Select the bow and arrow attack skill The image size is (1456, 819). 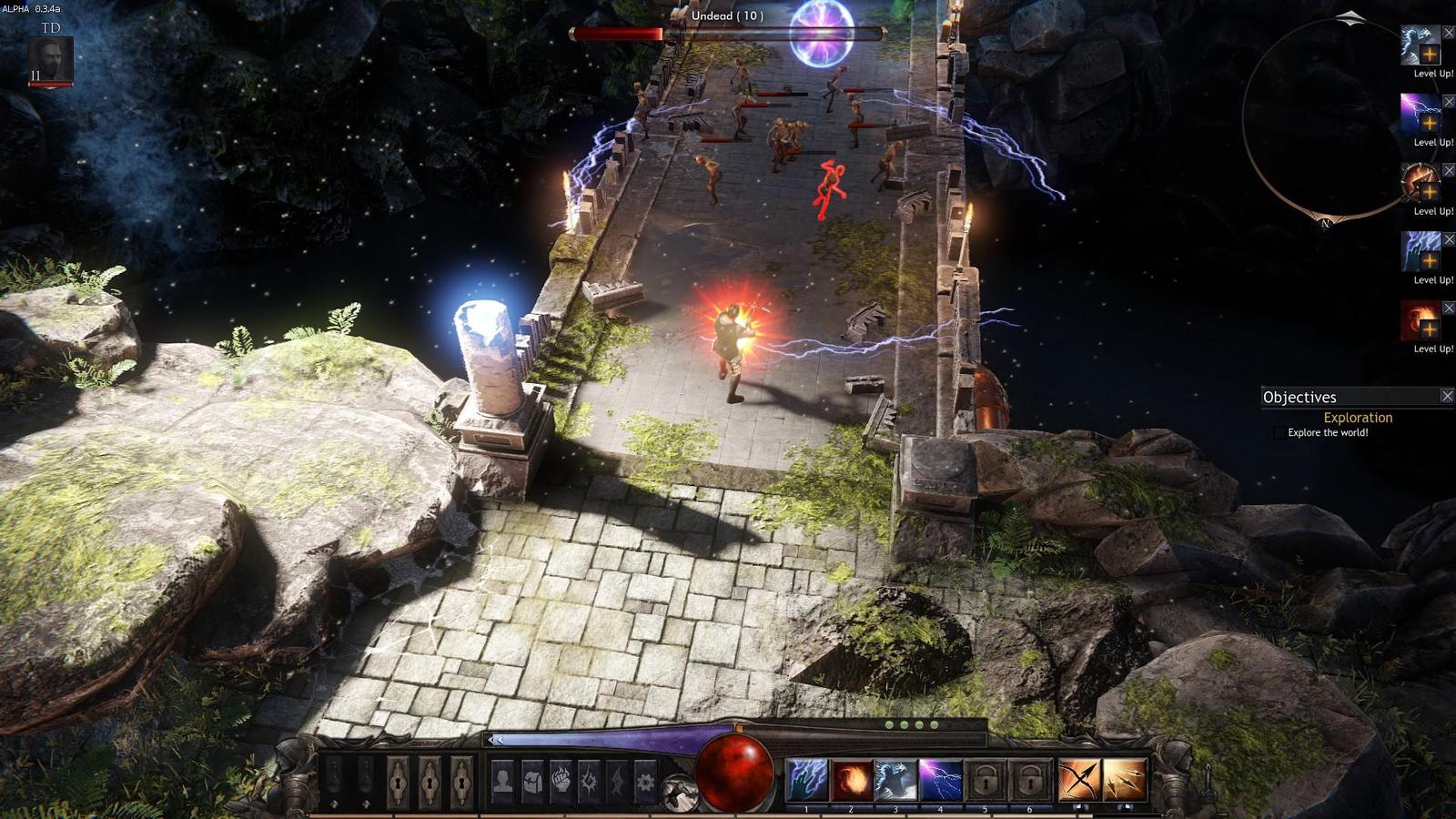coord(1079,781)
